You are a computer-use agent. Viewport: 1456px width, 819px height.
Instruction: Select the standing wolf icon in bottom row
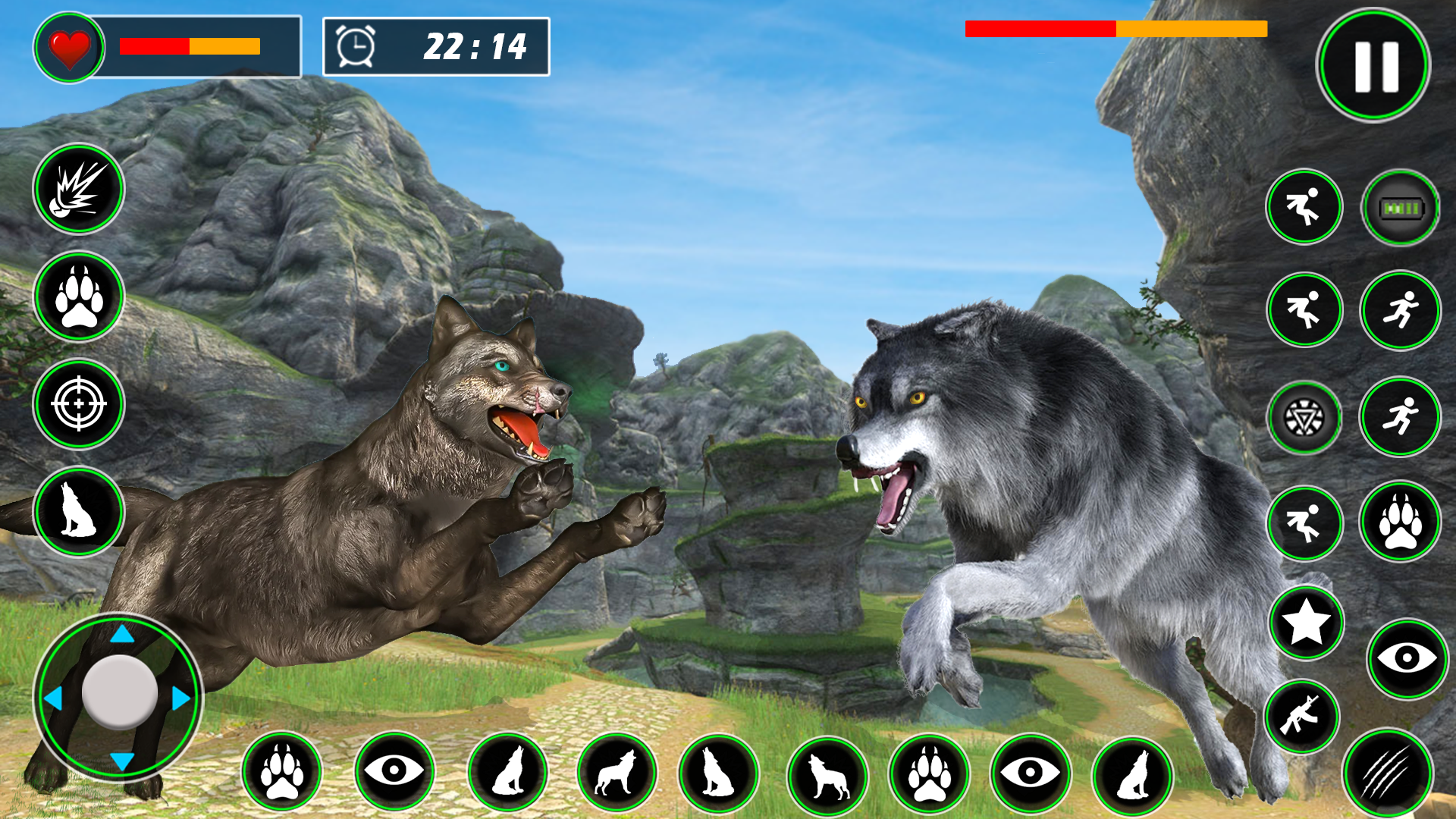point(619,771)
